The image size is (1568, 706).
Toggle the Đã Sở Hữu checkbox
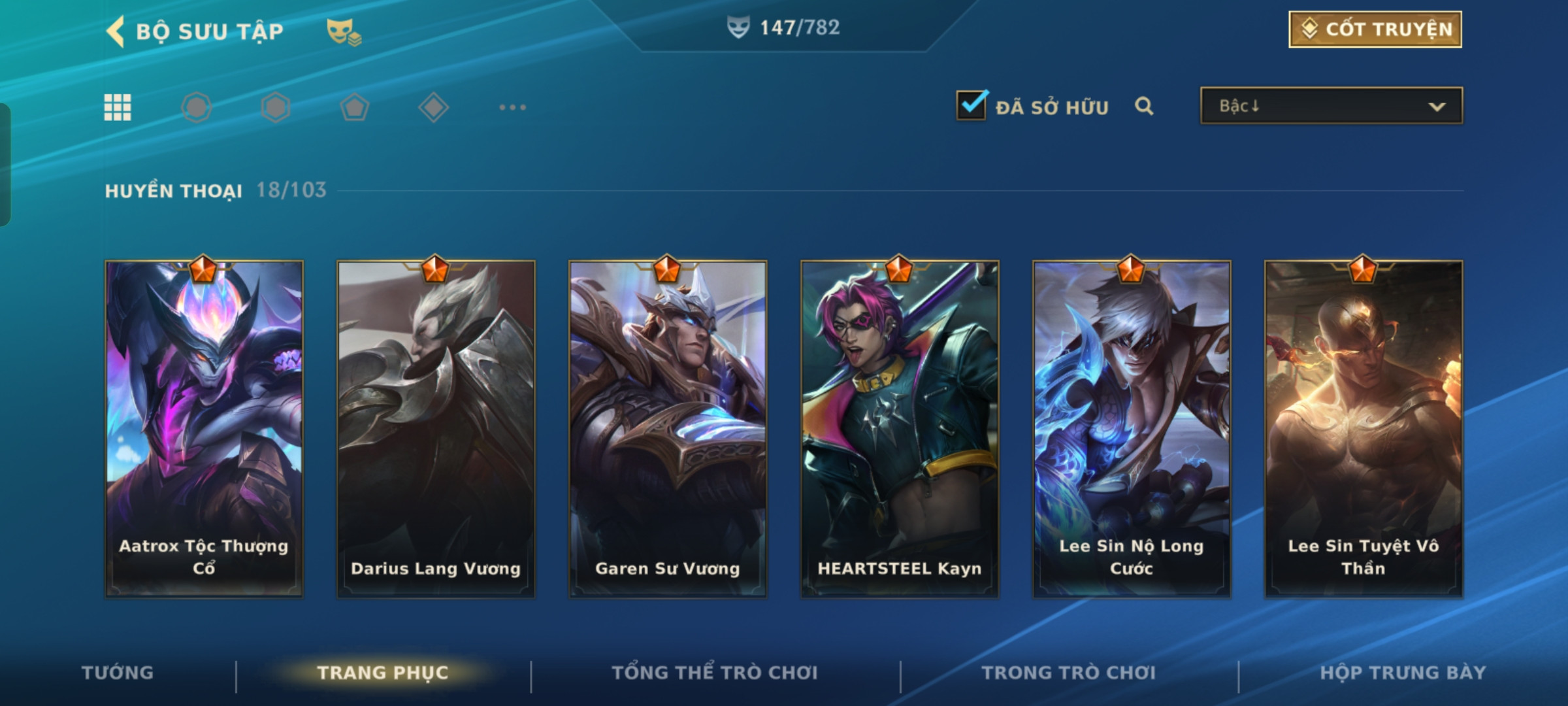click(971, 106)
